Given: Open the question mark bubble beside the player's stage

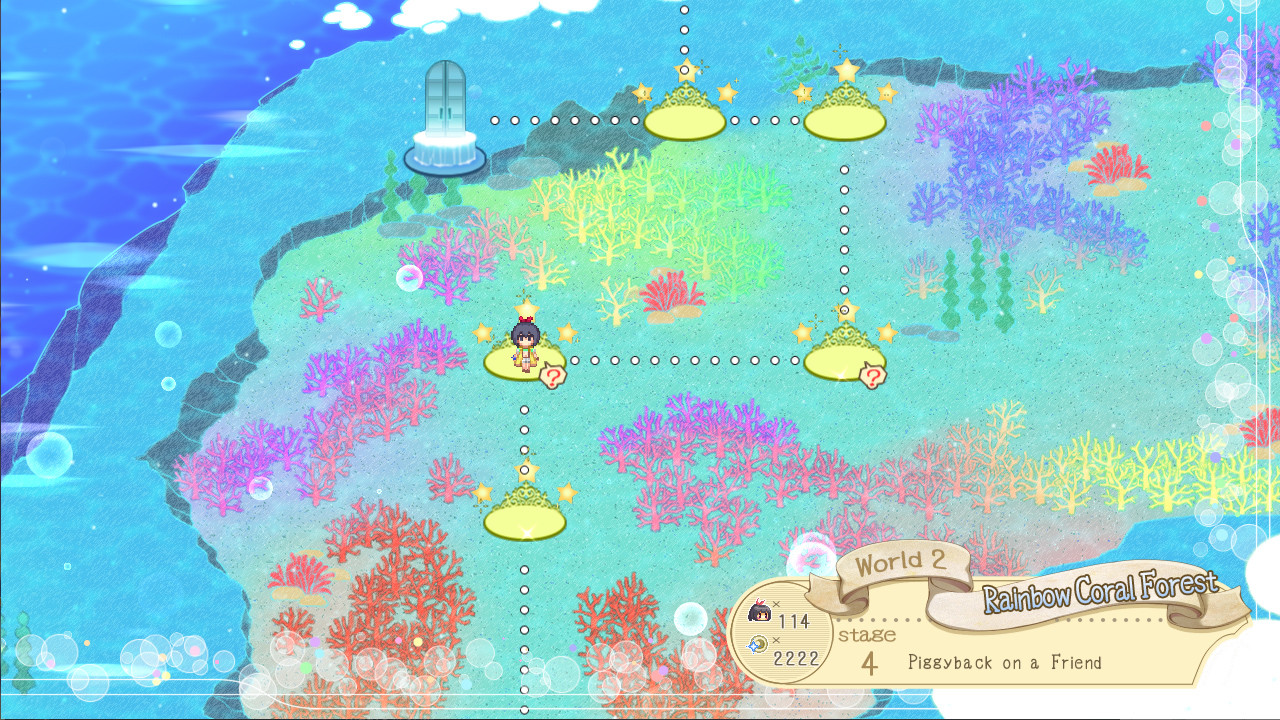Looking at the screenshot, I should coord(555,375).
